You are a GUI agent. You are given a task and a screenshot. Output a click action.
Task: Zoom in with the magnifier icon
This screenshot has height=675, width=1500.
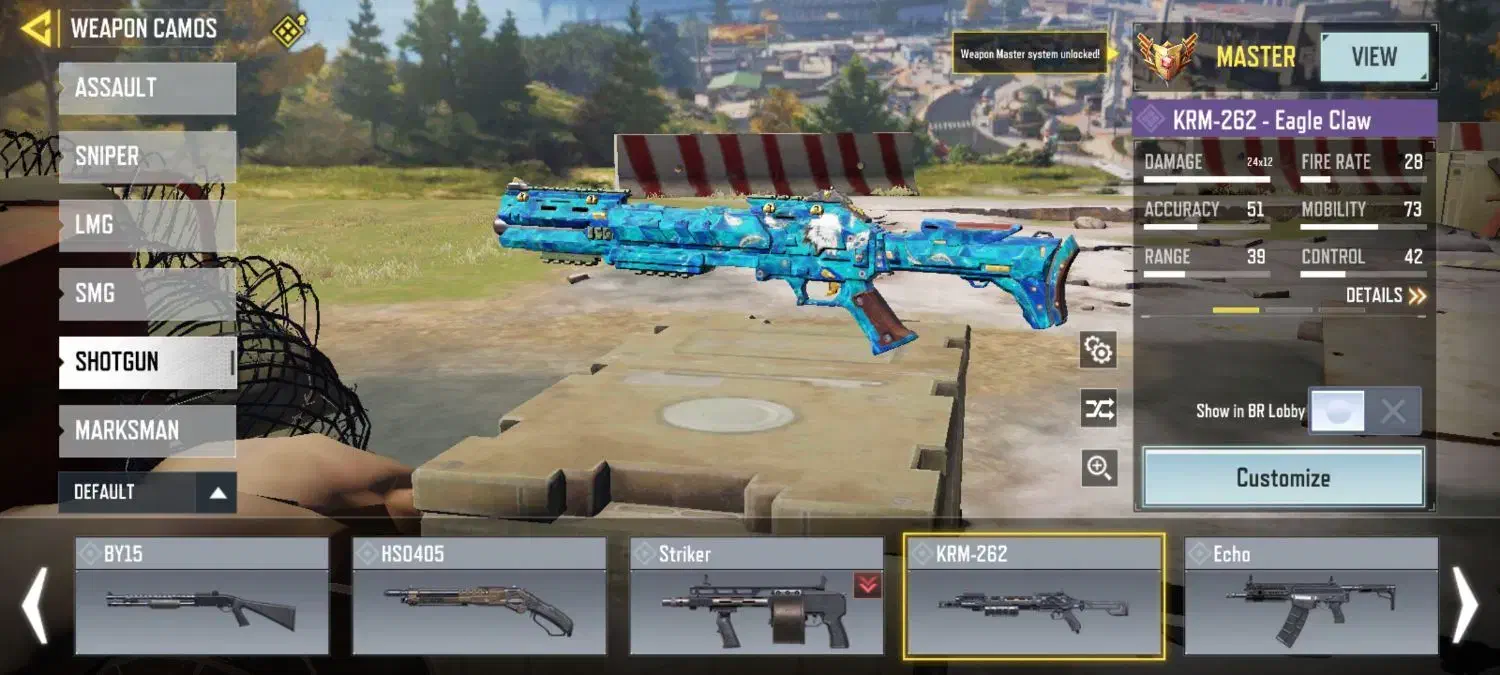pos(1099,468)
